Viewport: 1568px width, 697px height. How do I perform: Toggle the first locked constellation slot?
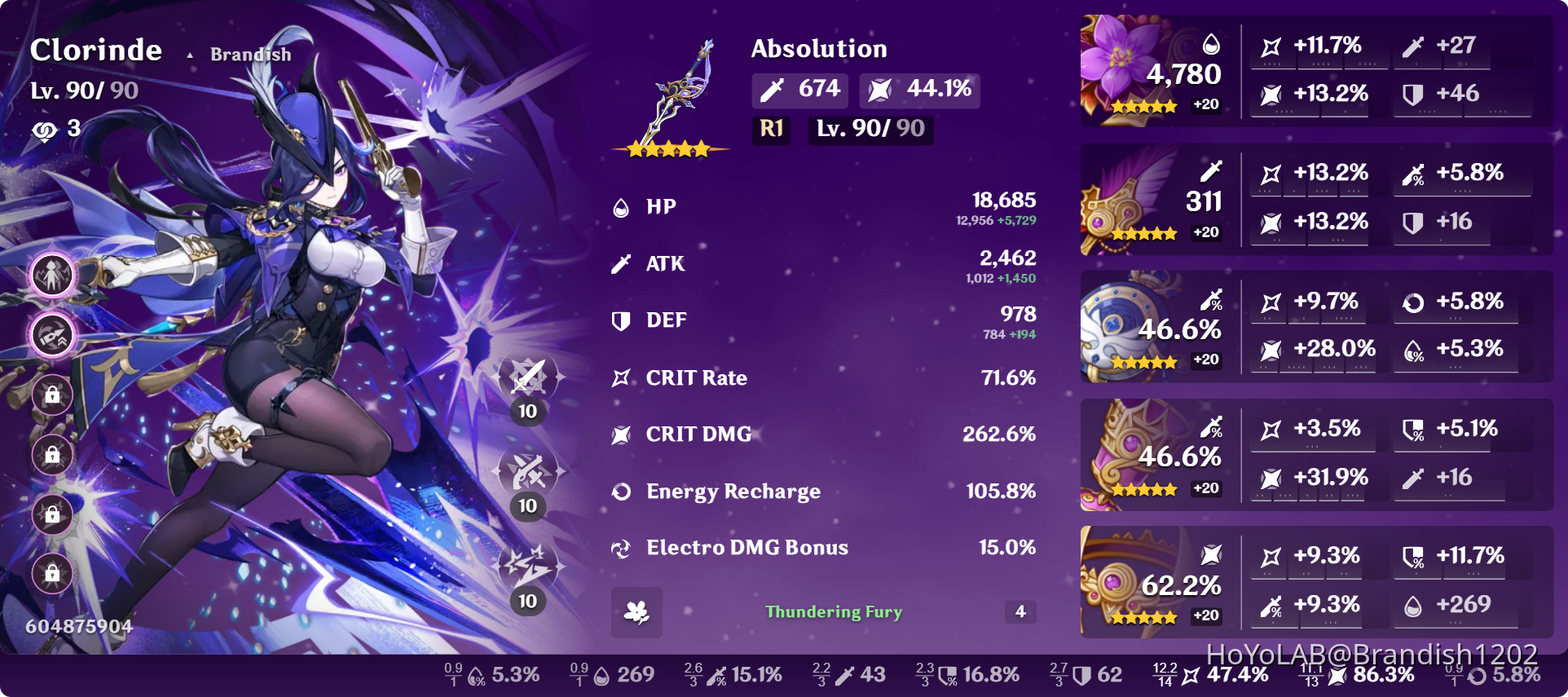[51, 395]
